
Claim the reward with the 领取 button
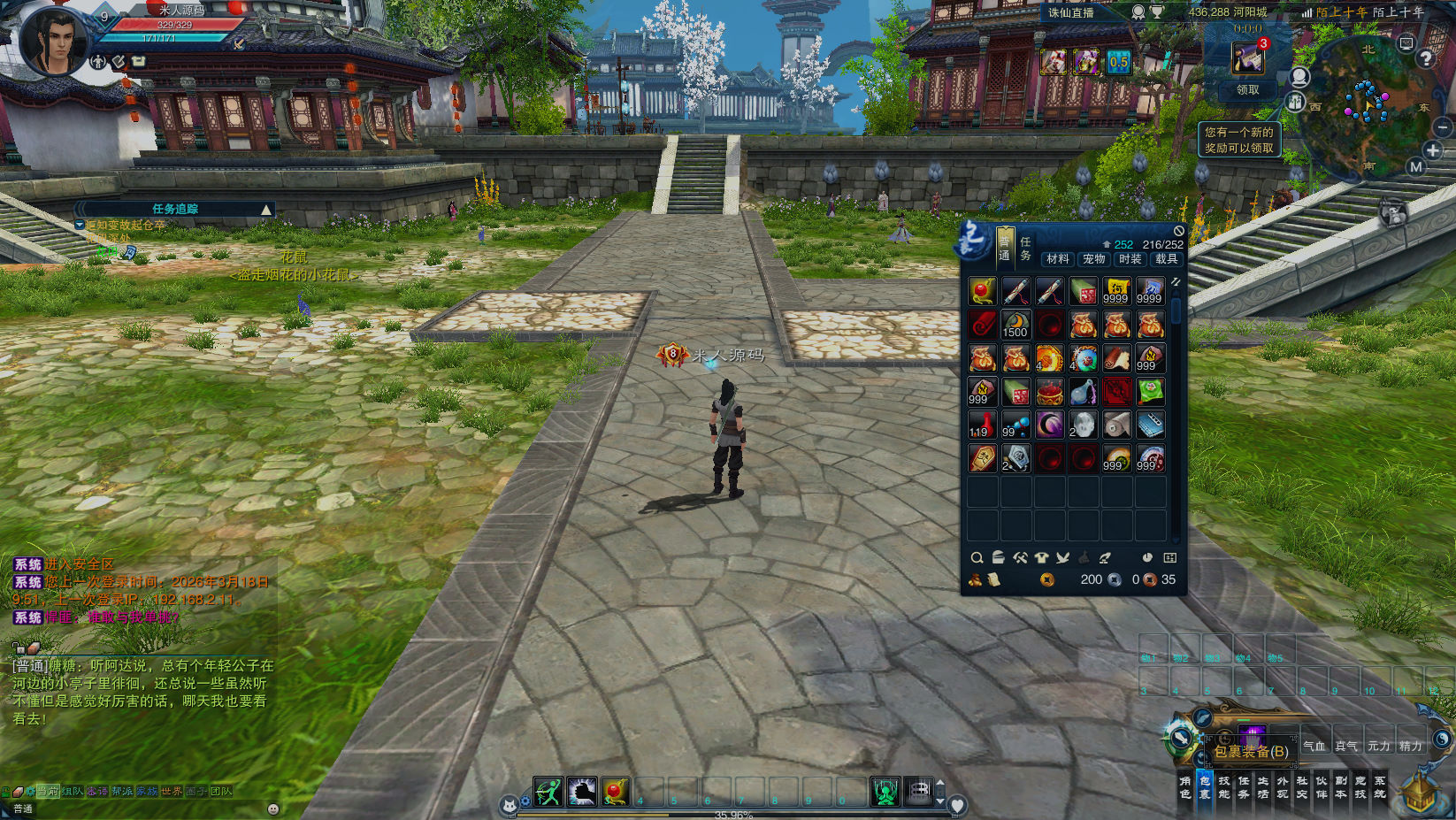1247,90
